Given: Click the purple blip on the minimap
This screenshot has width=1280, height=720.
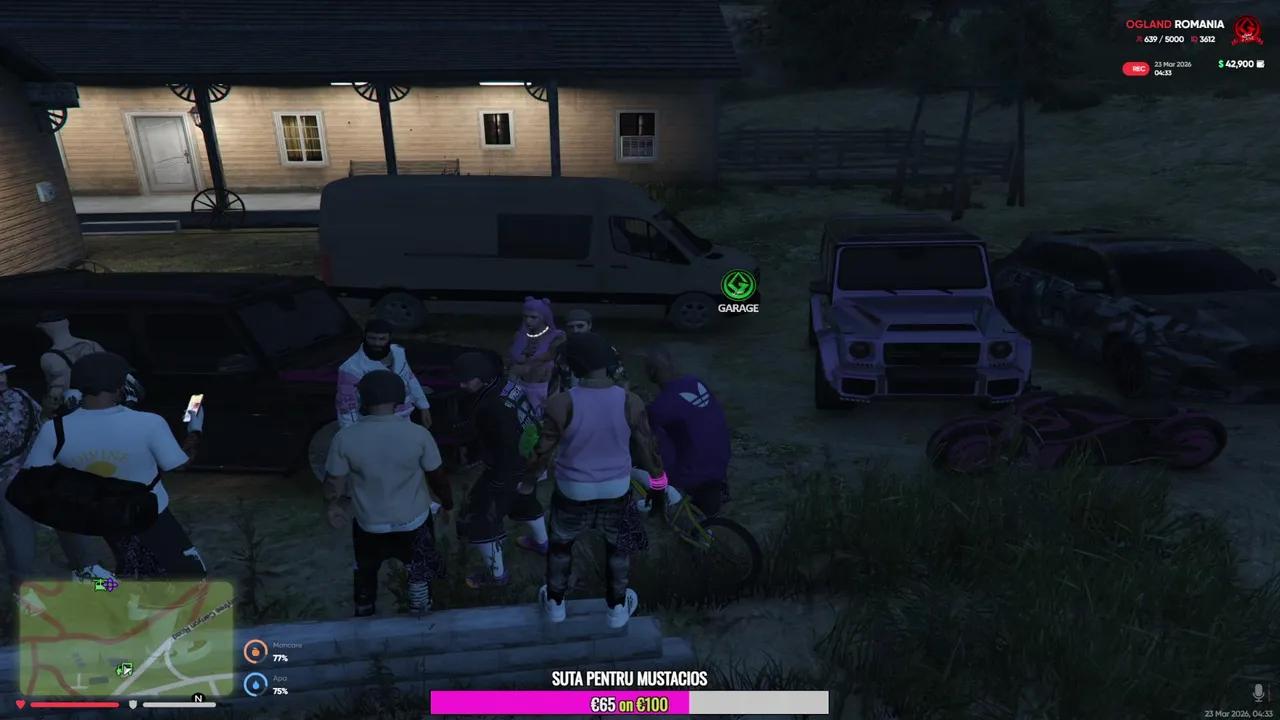Looking at the screenshot, I should (x=110, y=584).
